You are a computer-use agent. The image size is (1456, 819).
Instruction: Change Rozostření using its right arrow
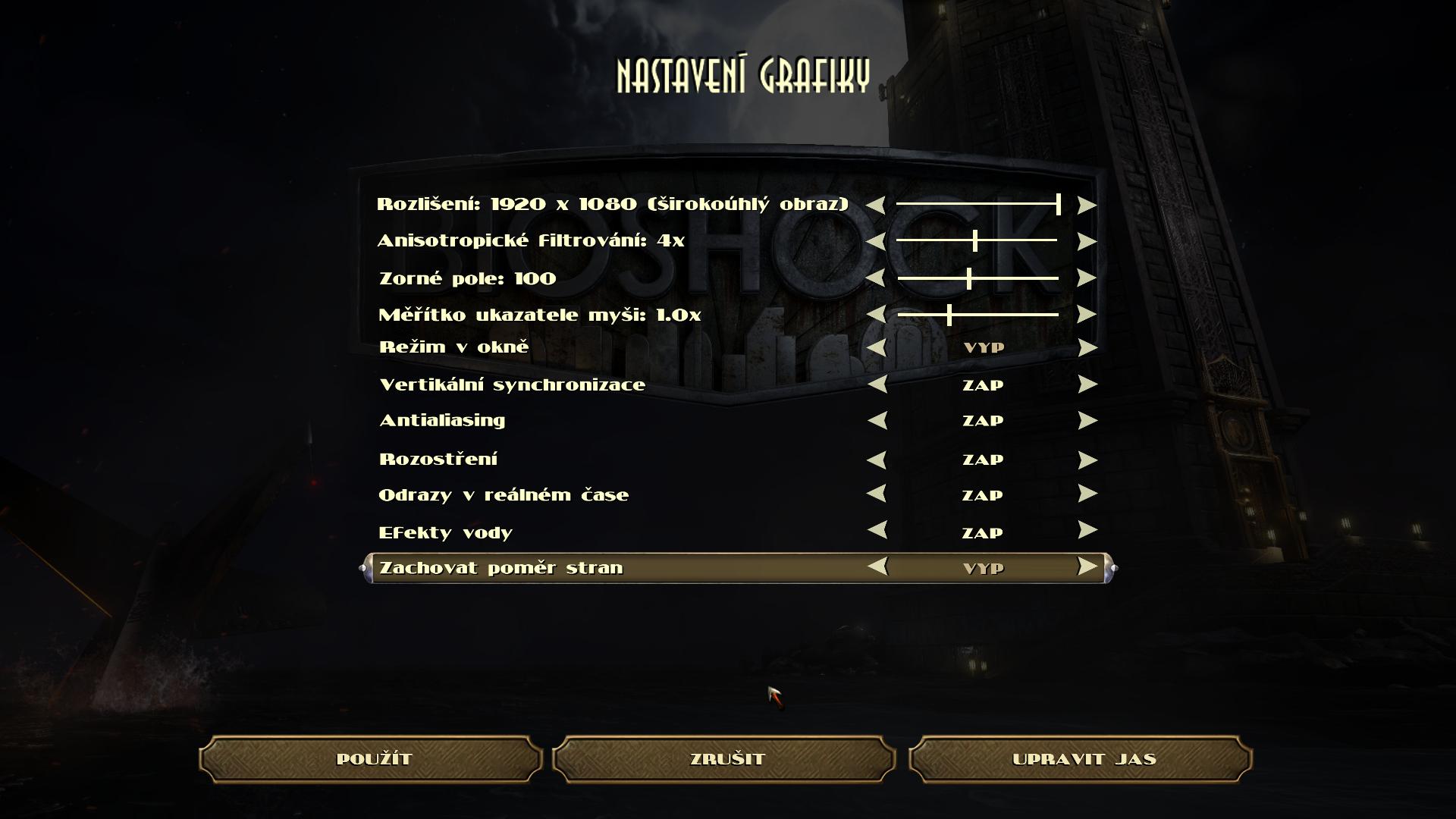[1087, 460]
